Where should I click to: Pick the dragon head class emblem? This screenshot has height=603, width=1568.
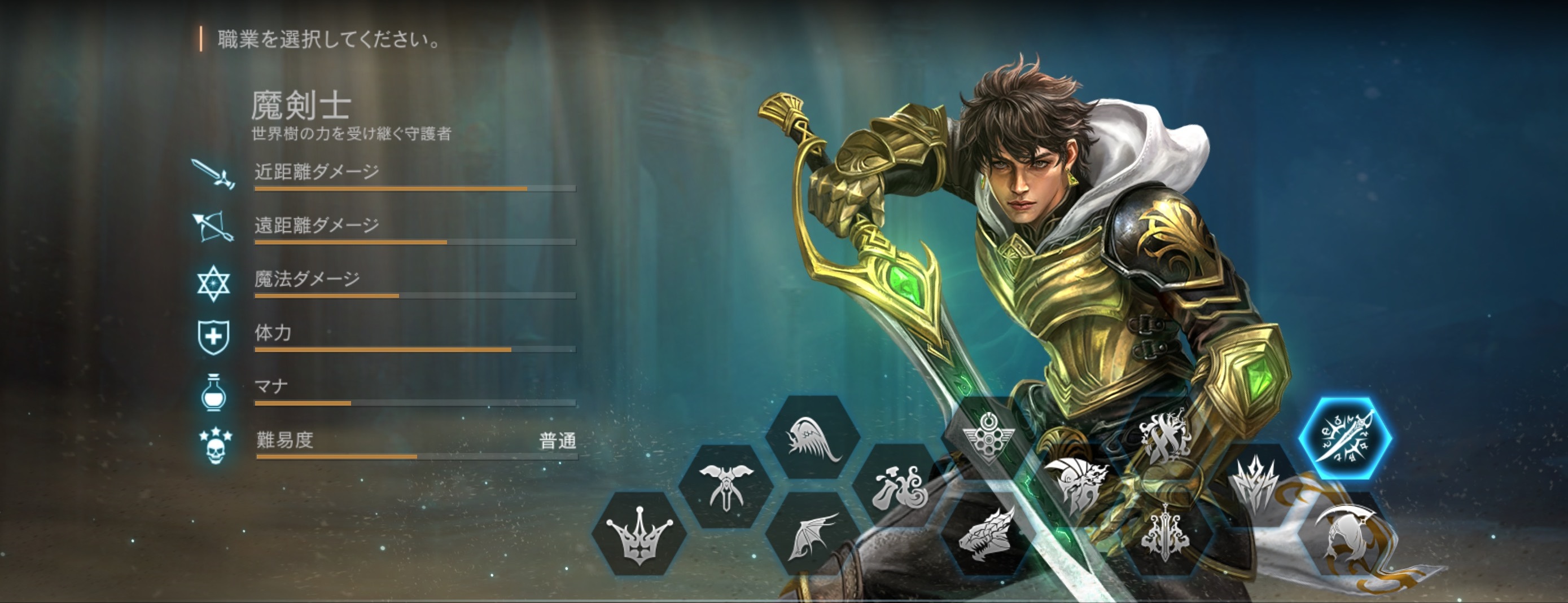click(987, 534)
